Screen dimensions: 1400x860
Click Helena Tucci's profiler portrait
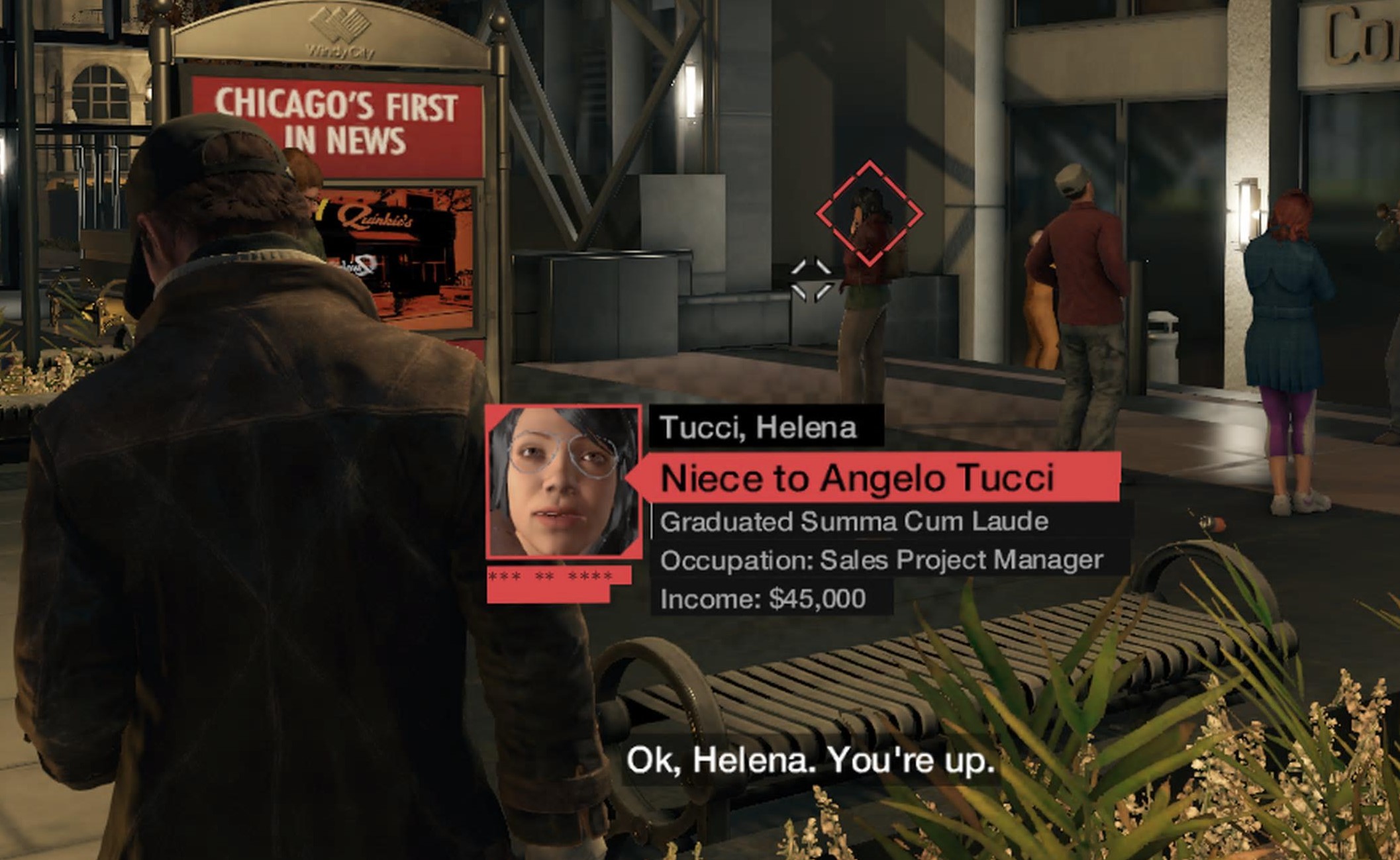click(x=564, y=481)
